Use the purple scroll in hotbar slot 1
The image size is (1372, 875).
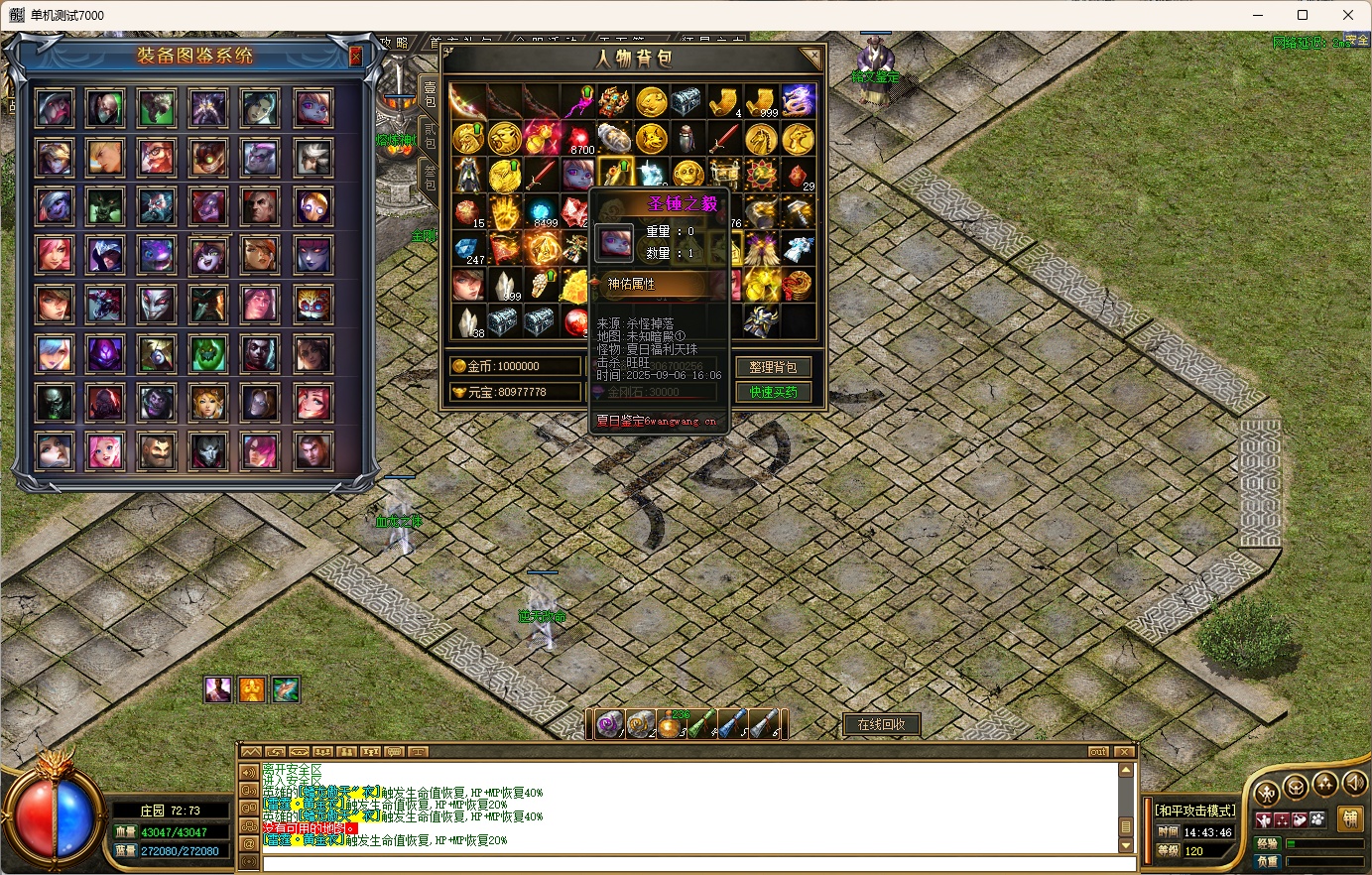pos(608,724)
